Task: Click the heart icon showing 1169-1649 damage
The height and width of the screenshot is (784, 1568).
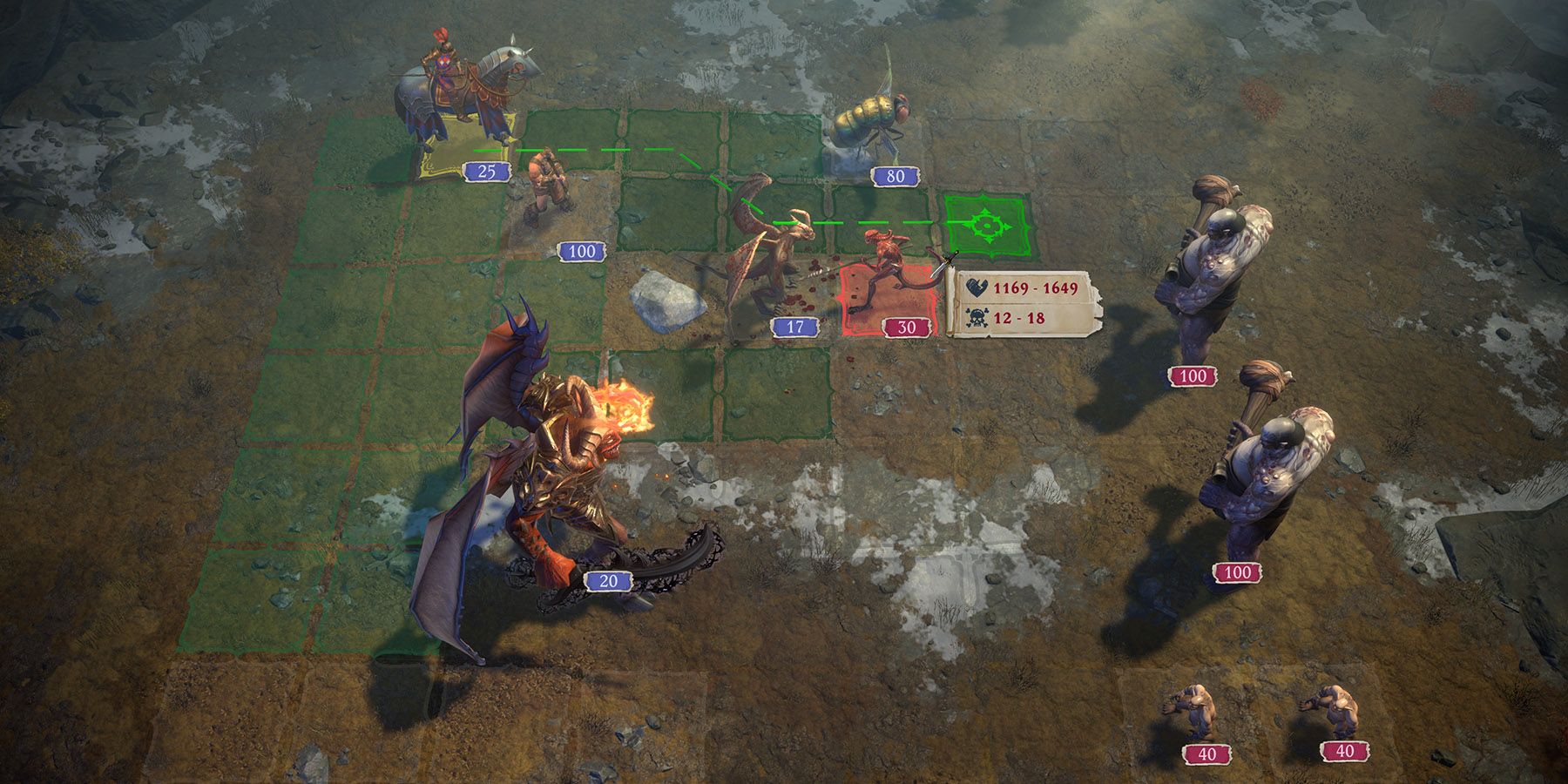Action: click(977, 287)
